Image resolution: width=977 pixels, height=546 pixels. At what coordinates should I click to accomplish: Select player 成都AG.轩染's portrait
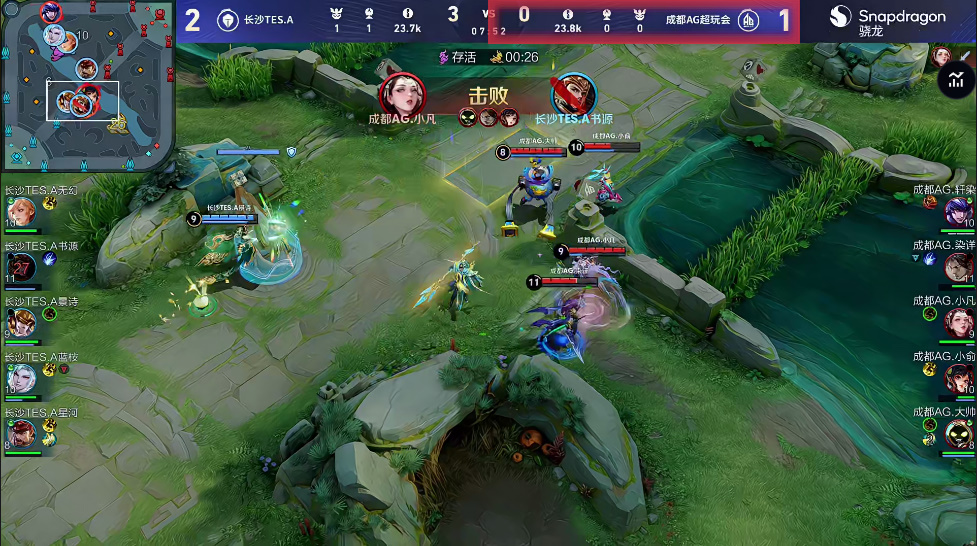tap(958, 211)
